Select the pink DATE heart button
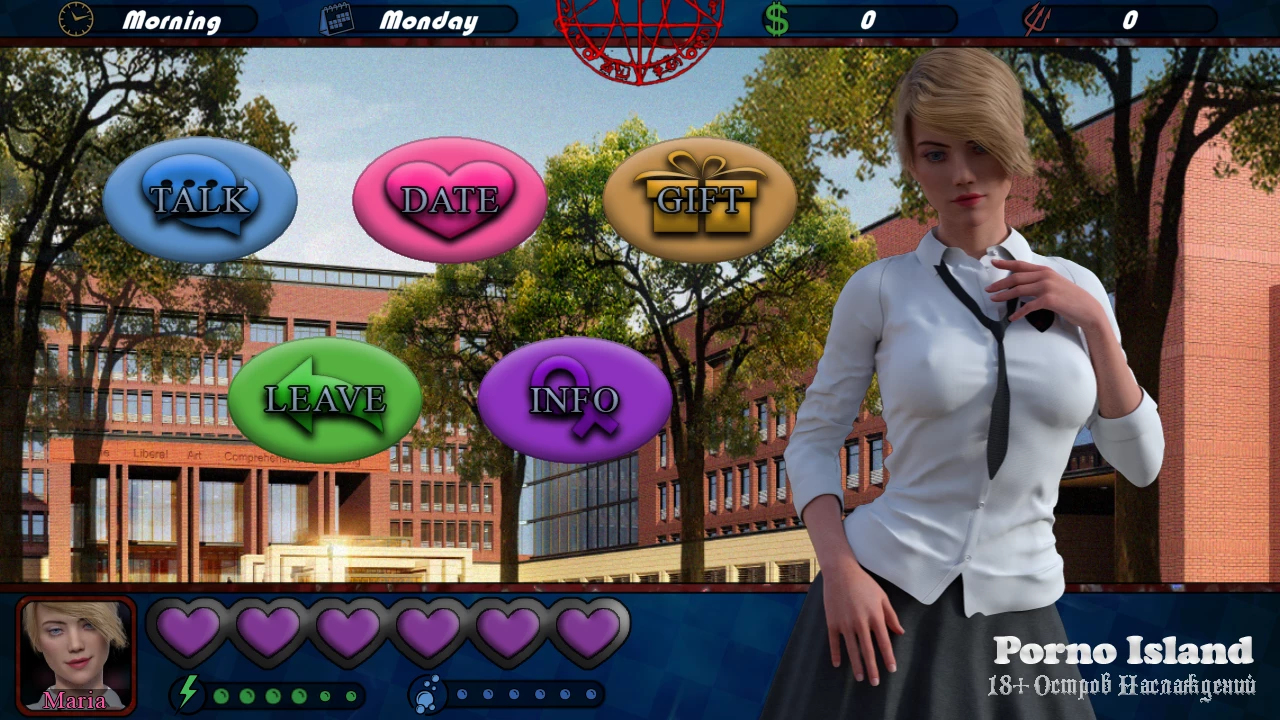 (450, 199)
